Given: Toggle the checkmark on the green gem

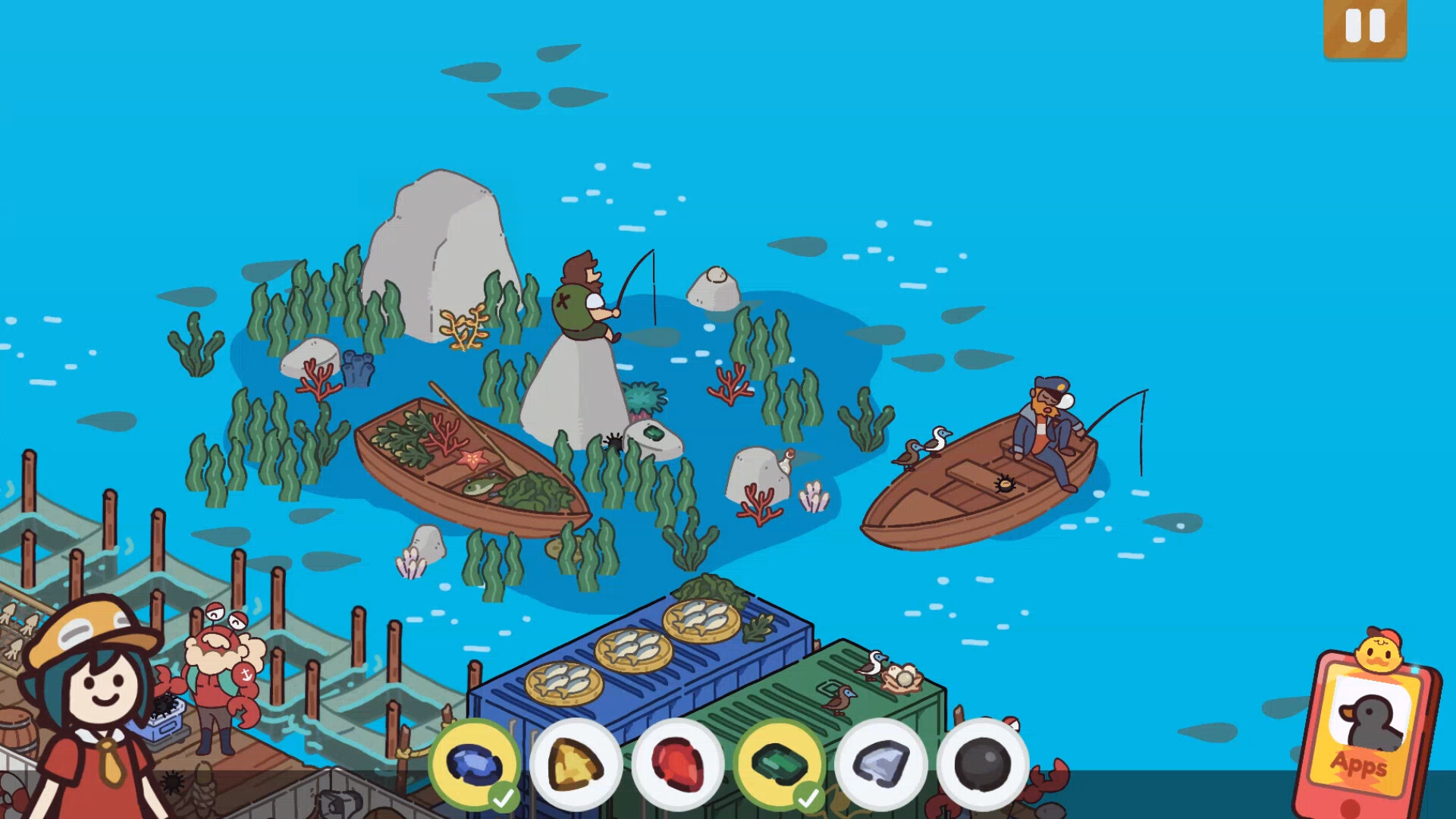Looking at the screenshot, I should coord(808,799).
